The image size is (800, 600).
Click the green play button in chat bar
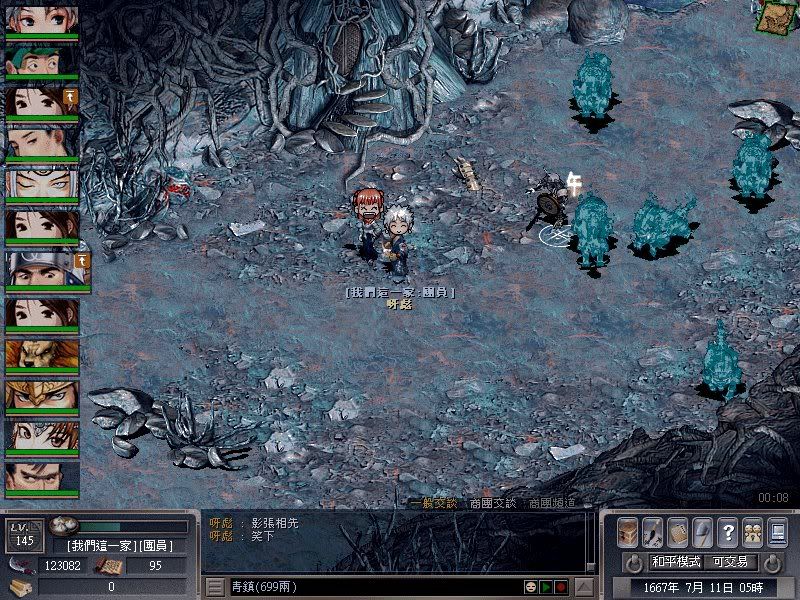[x=546, y=587]
